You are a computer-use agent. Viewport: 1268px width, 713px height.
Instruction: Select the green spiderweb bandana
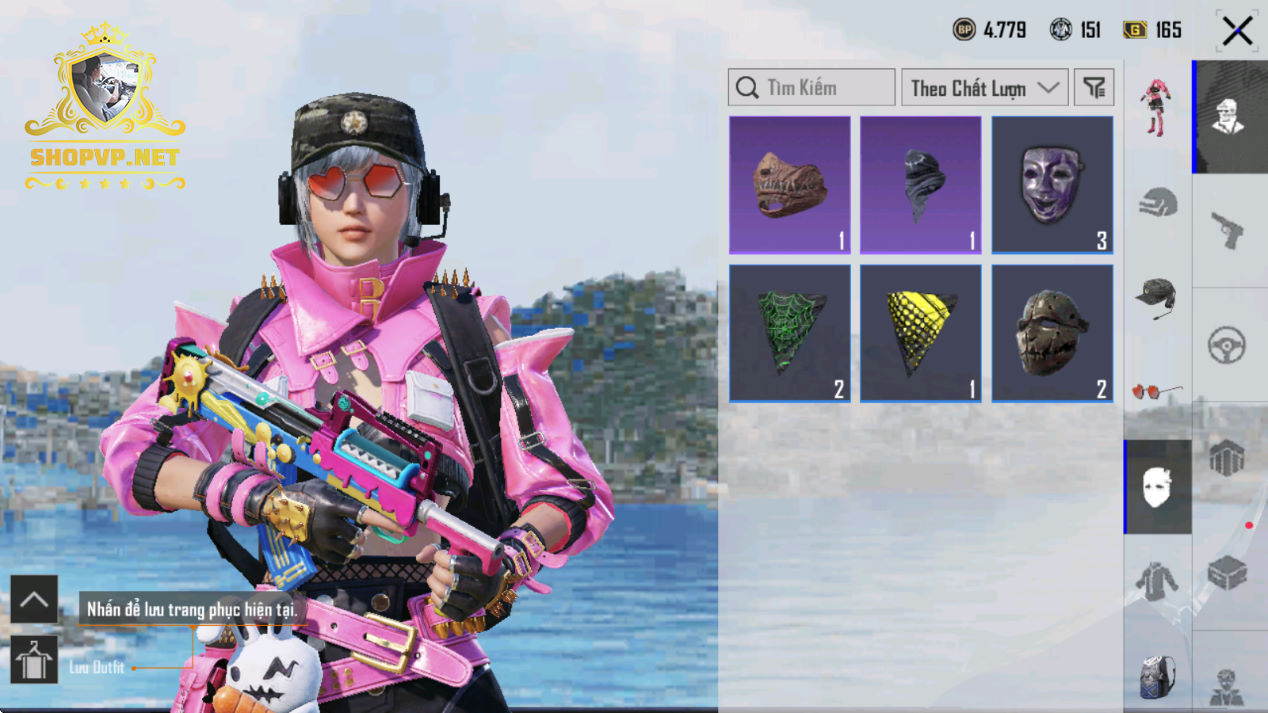[x=790, y=333]
